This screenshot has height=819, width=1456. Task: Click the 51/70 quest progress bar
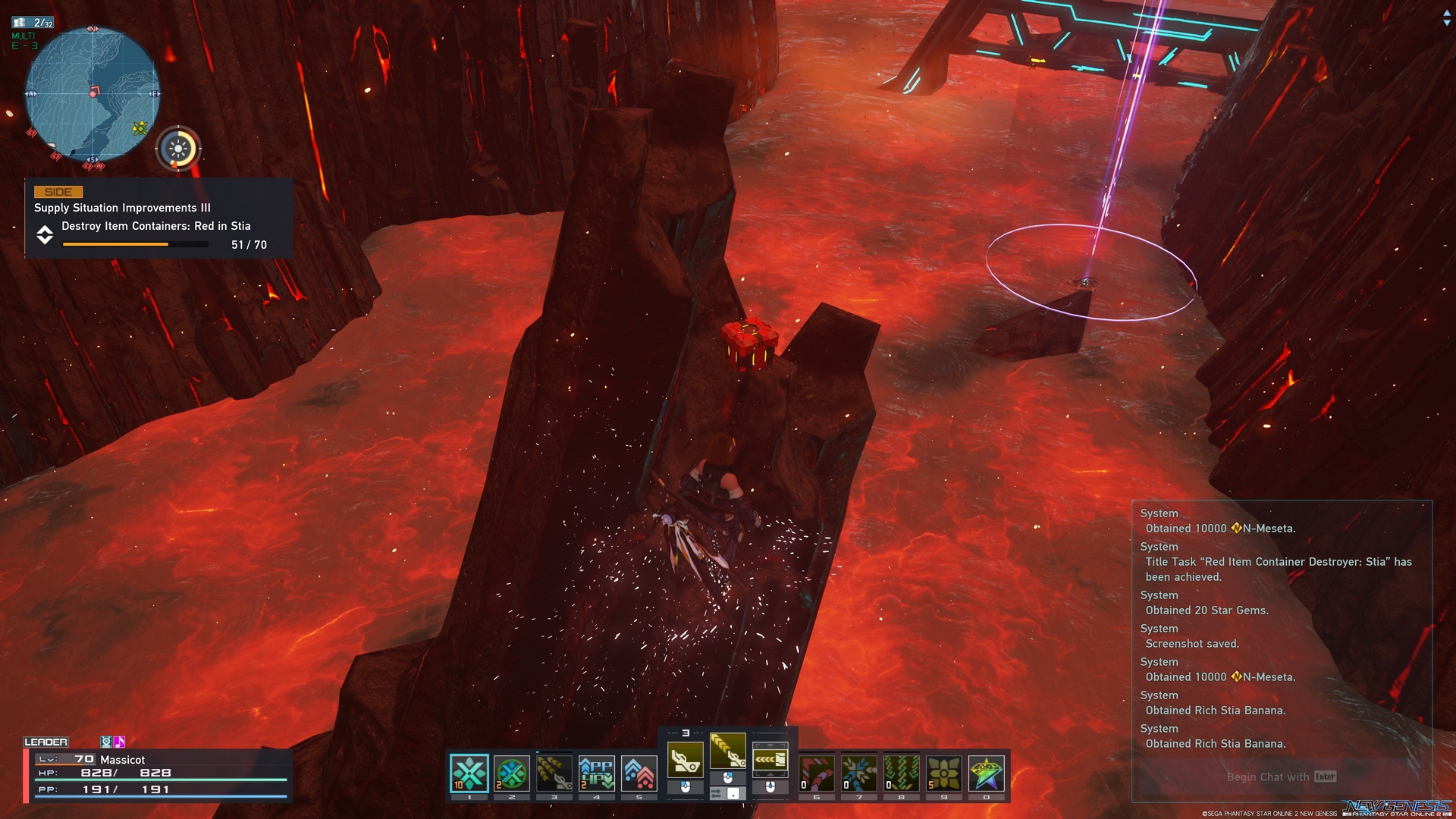pyautogui.click(x=133, y=244)
